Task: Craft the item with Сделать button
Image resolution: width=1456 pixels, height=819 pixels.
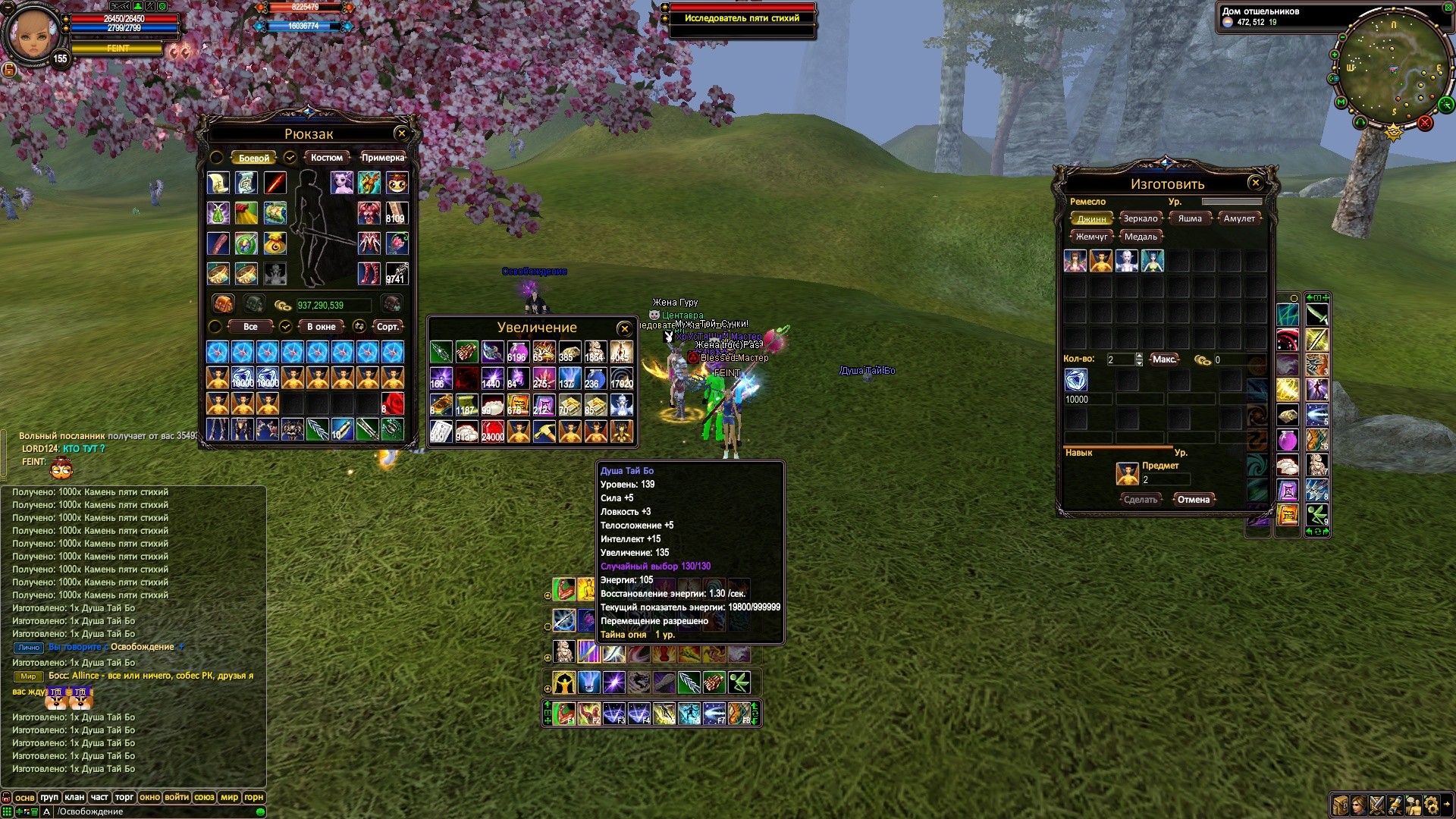Action: tap(1141, 500)
